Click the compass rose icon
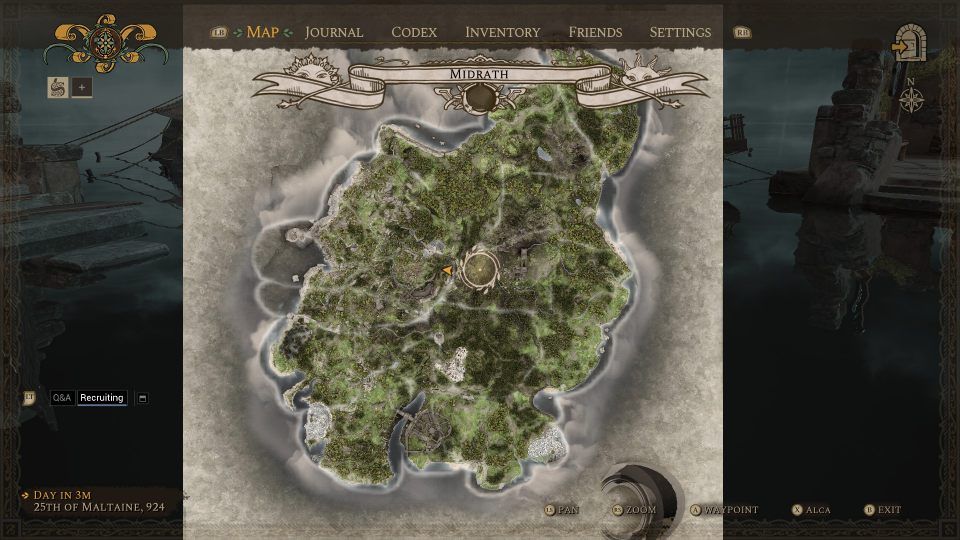960x540 pixels. [911, 98]
